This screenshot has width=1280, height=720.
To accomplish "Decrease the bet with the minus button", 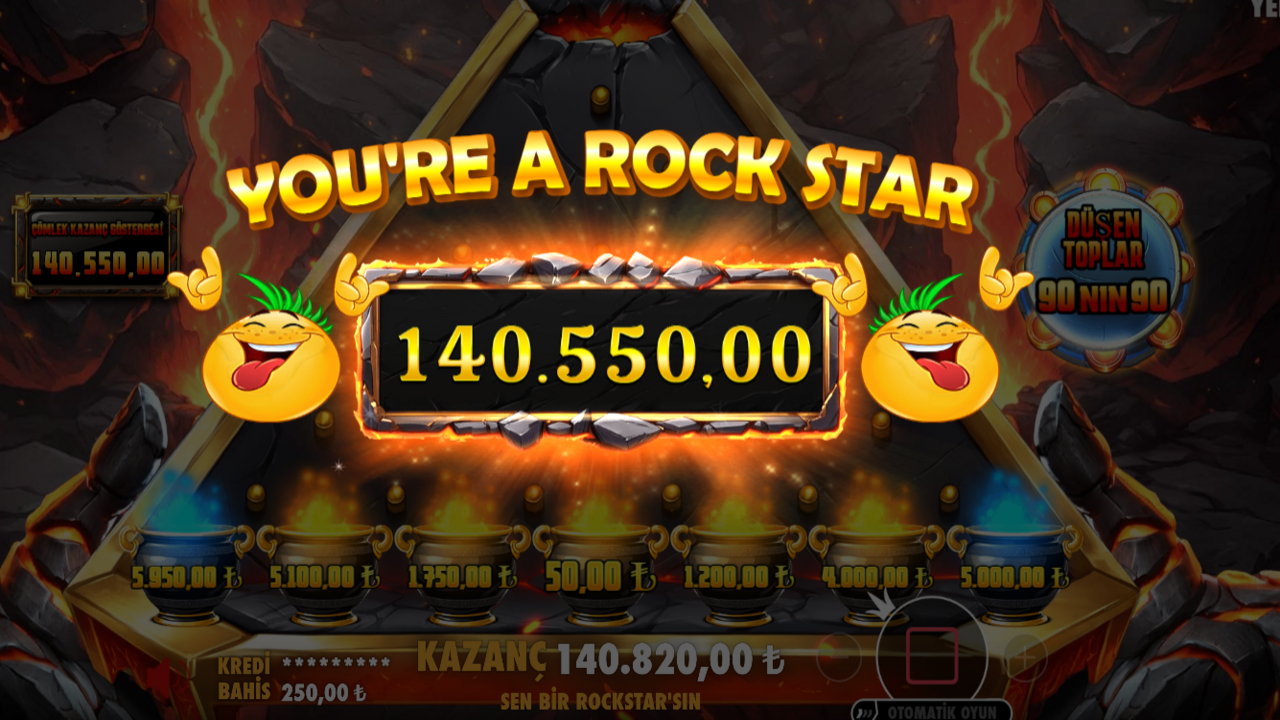I will click(x=838, y=658).
